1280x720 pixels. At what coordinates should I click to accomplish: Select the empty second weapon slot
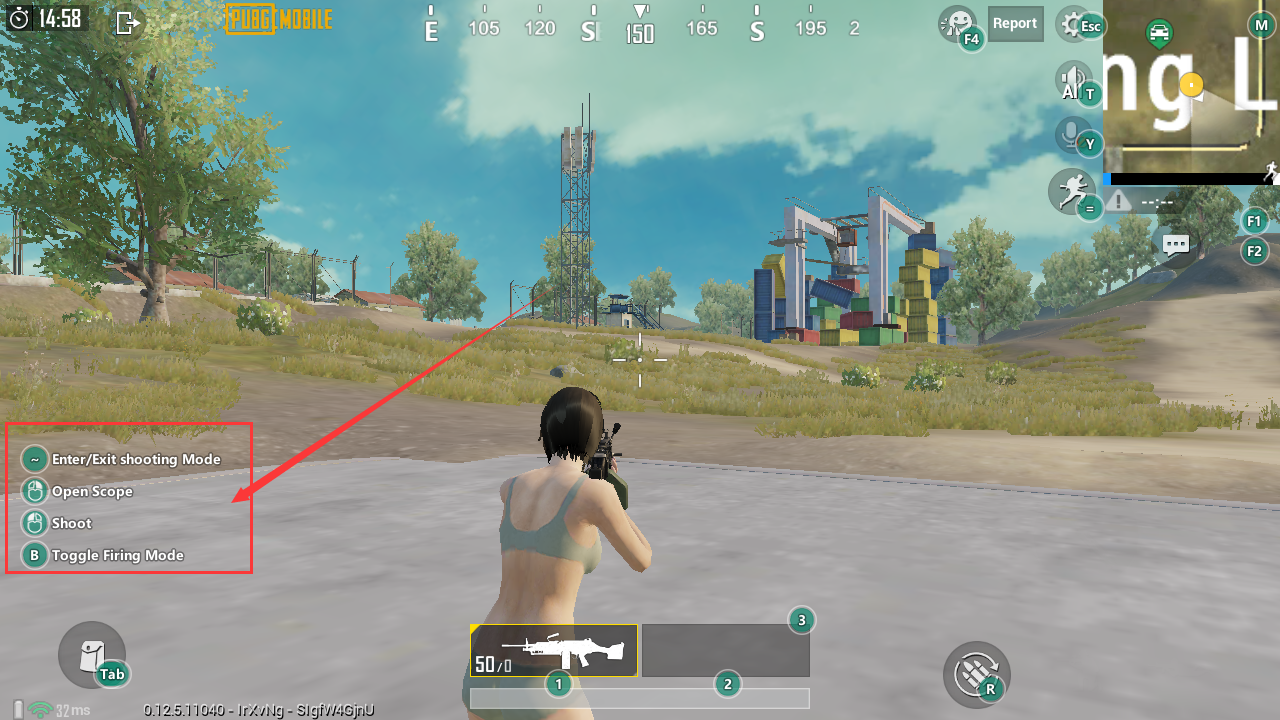click(725, 650)
